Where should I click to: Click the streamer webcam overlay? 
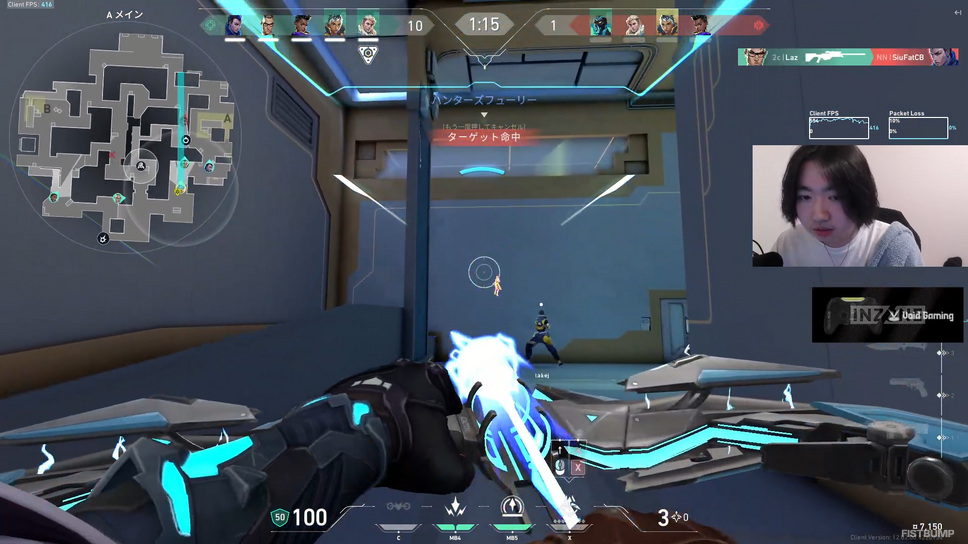pyautogui.click(x=859, y=206)
